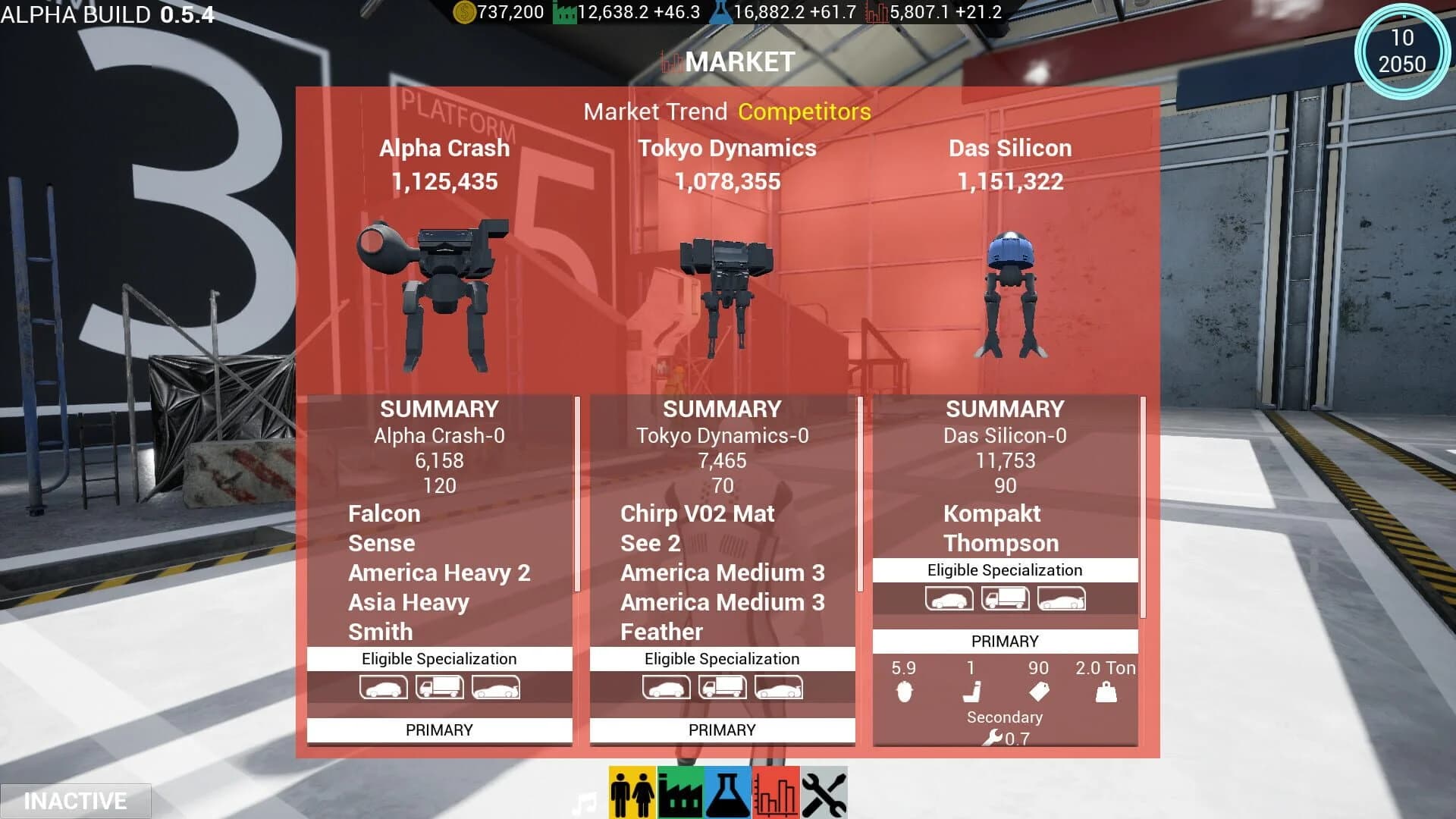Select the factory icon in the bottom toolbar
The height and width of the screenshot is (819, 1456).
click(x=682, y=790)
